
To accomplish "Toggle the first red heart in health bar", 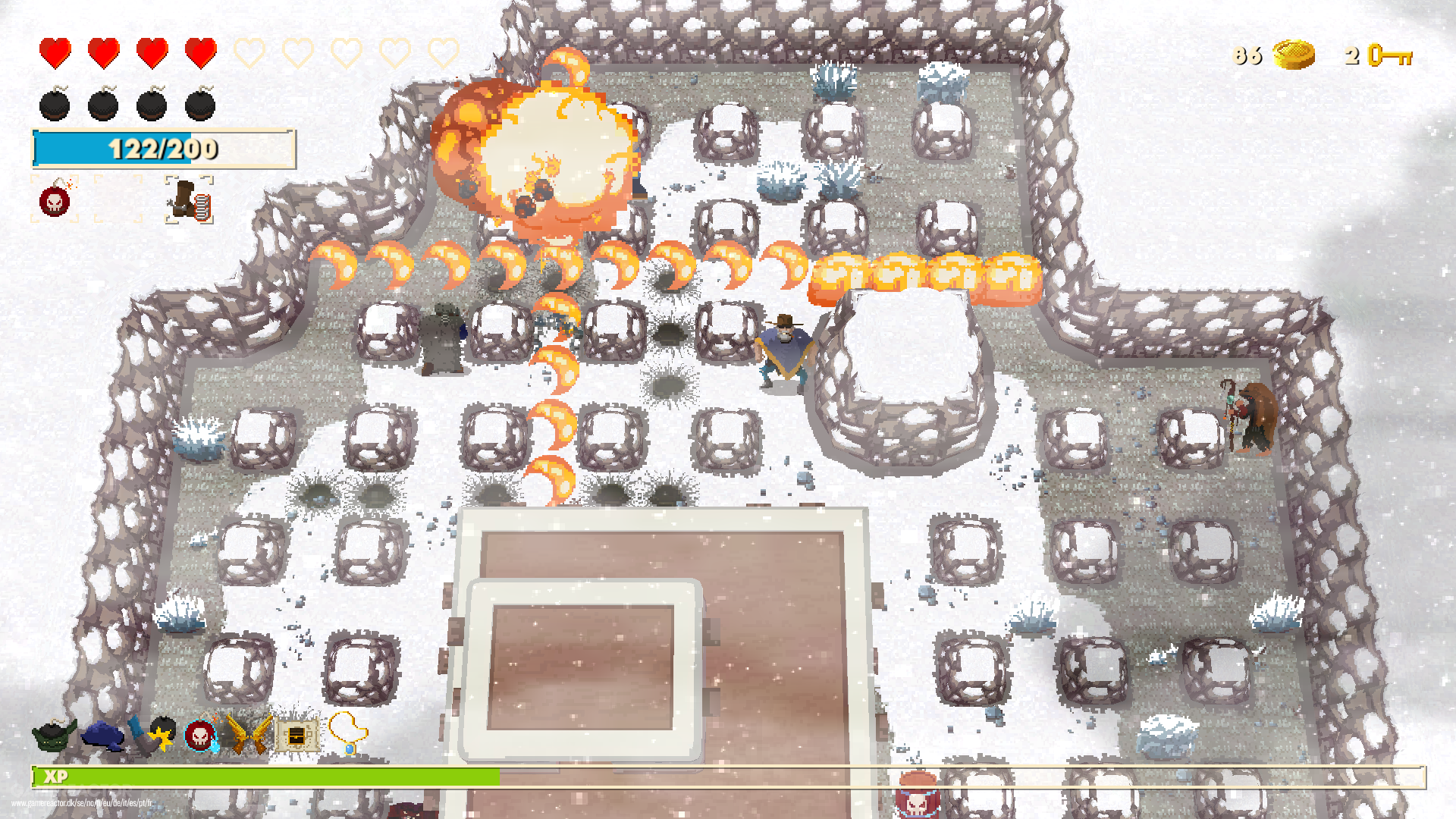I will coord(55,52).
